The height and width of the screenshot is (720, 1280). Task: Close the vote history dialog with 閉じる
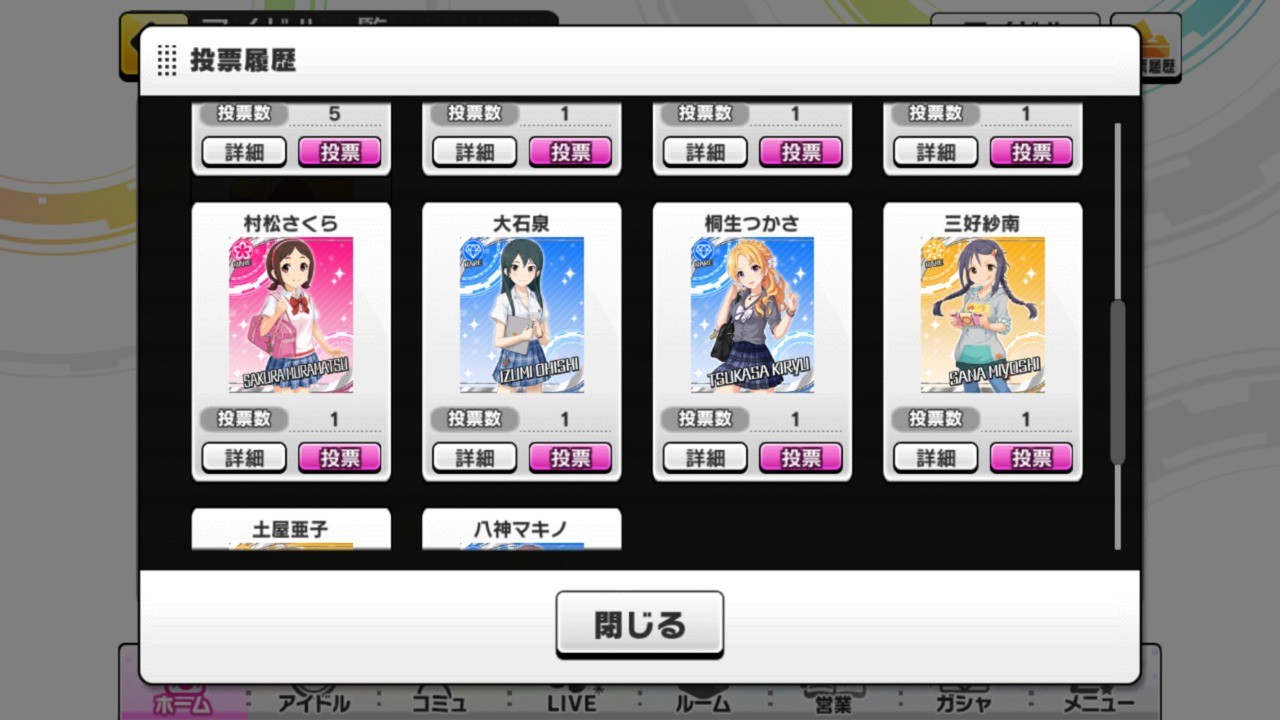click(639, 624)
